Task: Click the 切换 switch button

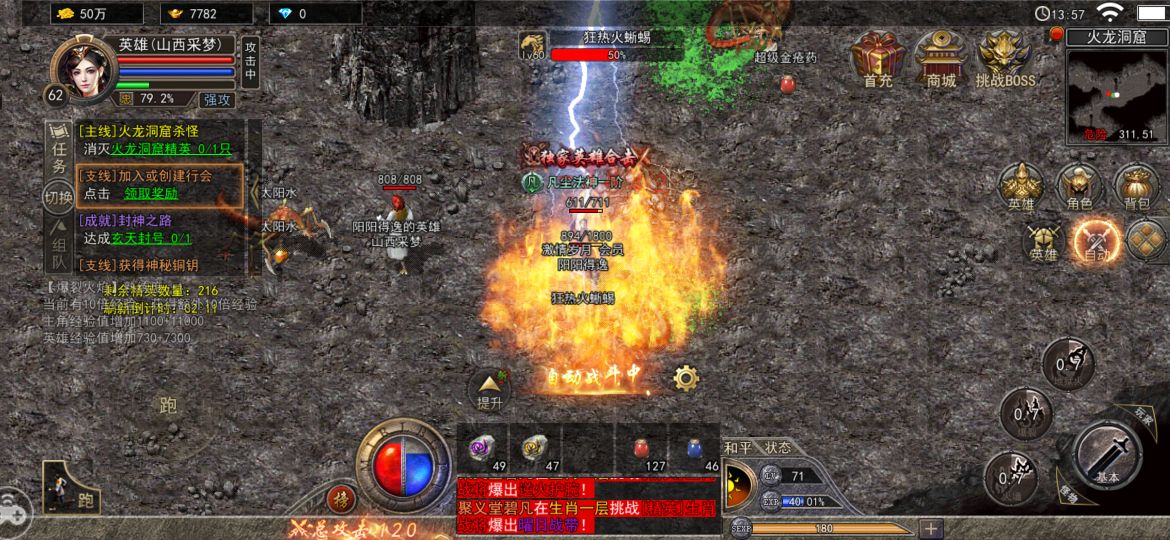Action: 59,197
